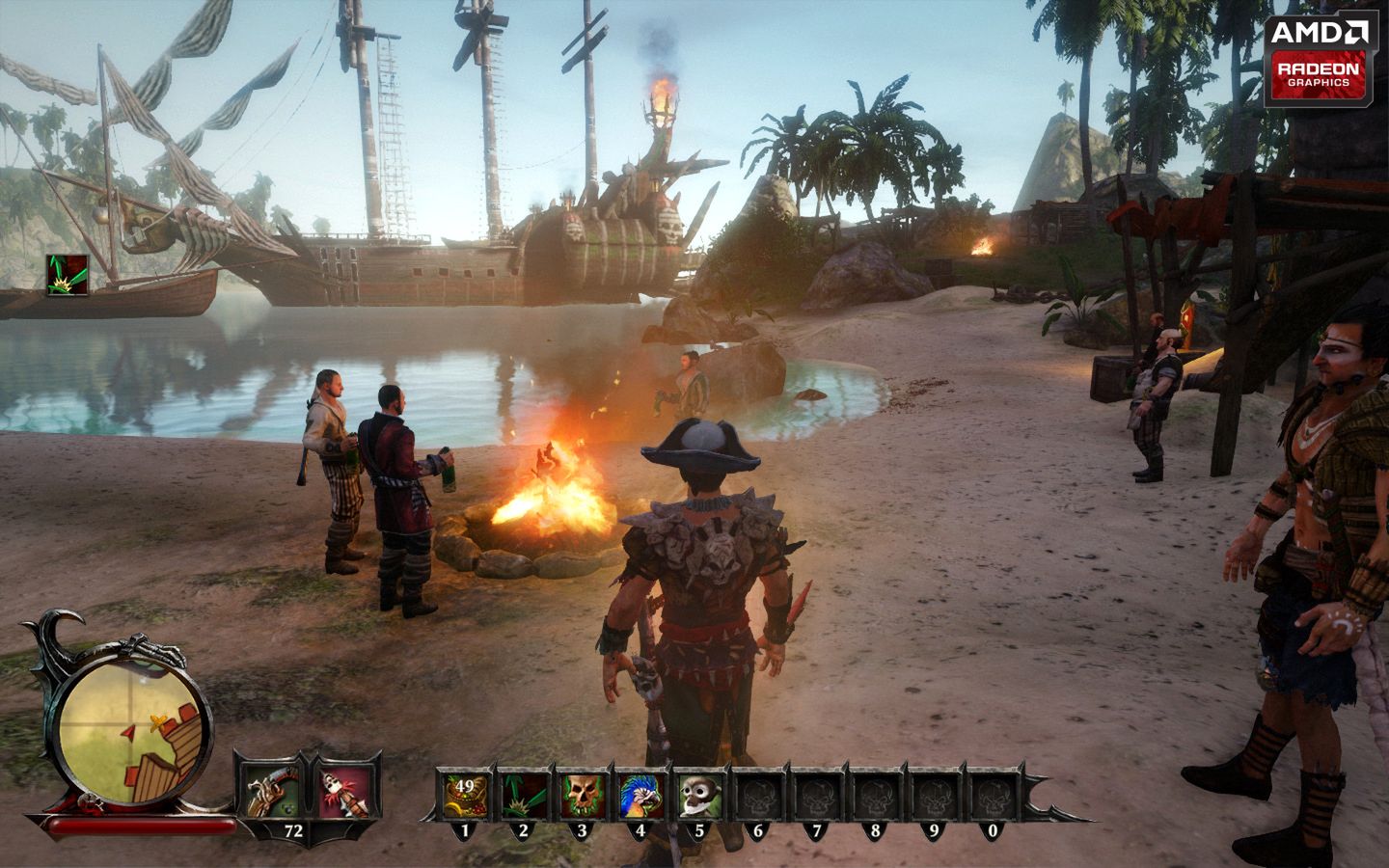This screenshot has height=868, width=1389.
Task: Click the active plant buff status icon
Action: pyautogui.click(x=67, y=275)
